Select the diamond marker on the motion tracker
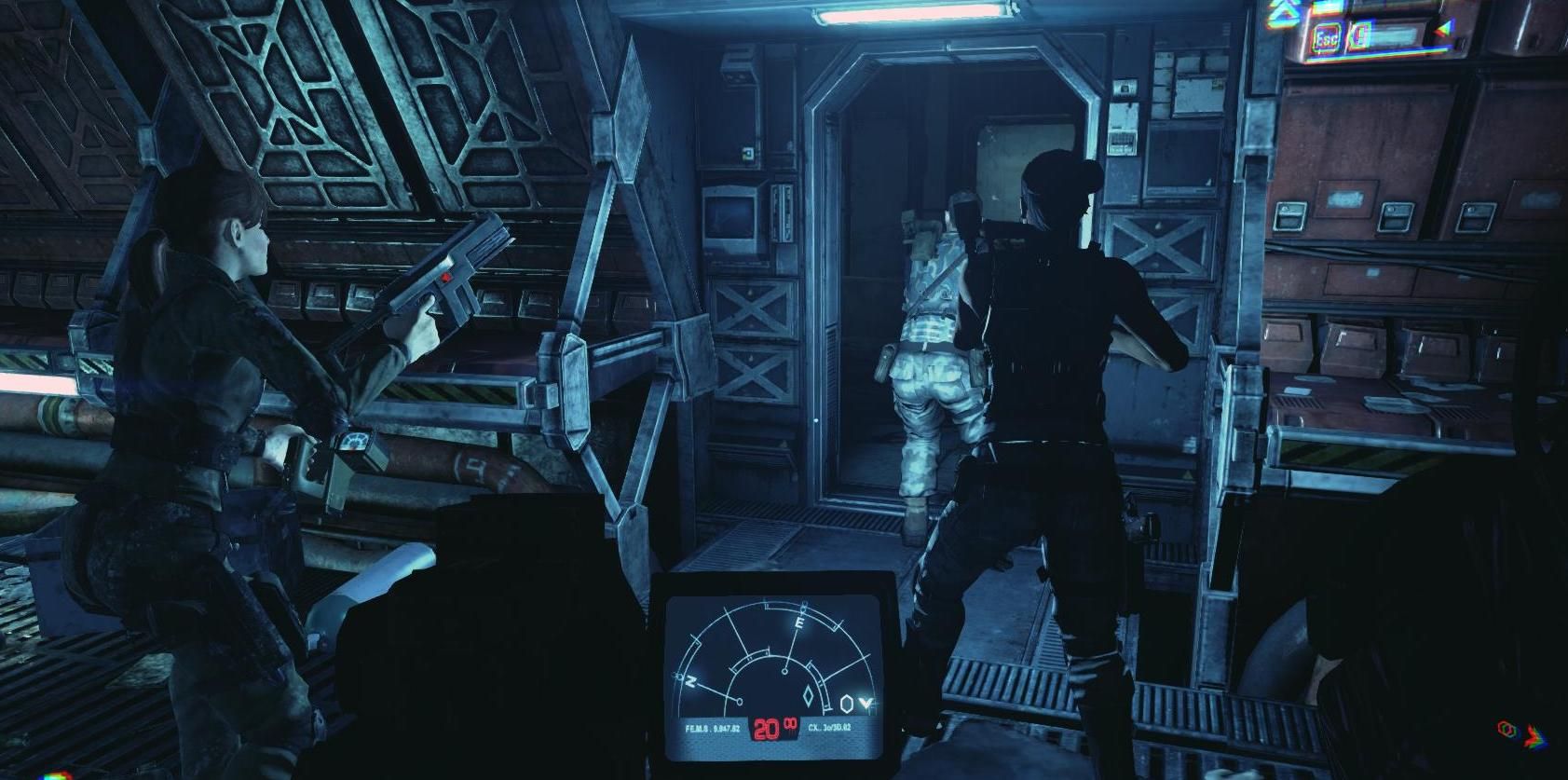The width and height of the screenshot is (1568, 780). [x=807, y=695]
